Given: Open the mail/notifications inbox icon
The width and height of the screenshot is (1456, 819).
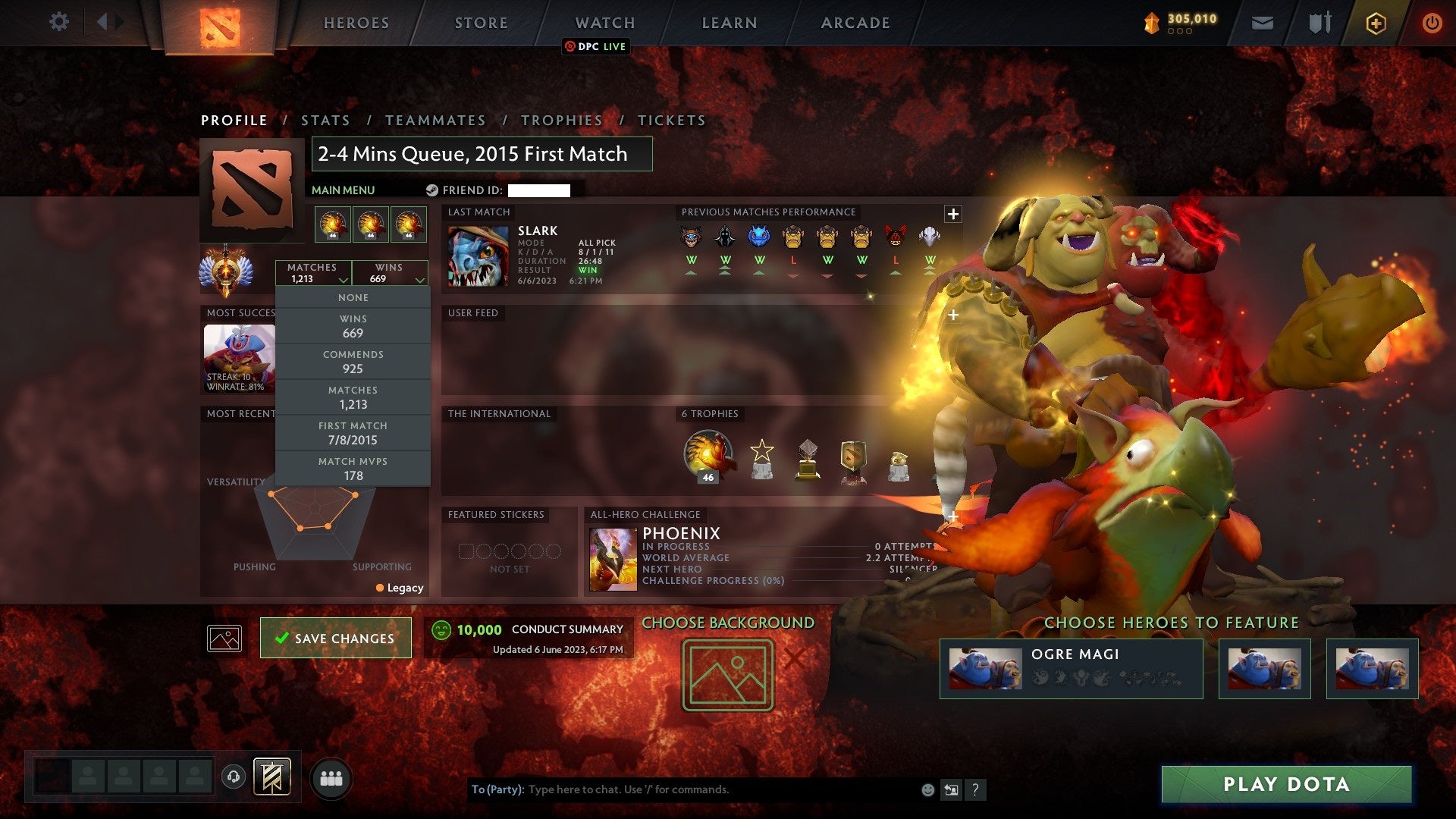Looking at the screenshot, I should [x=1263, y=23].
